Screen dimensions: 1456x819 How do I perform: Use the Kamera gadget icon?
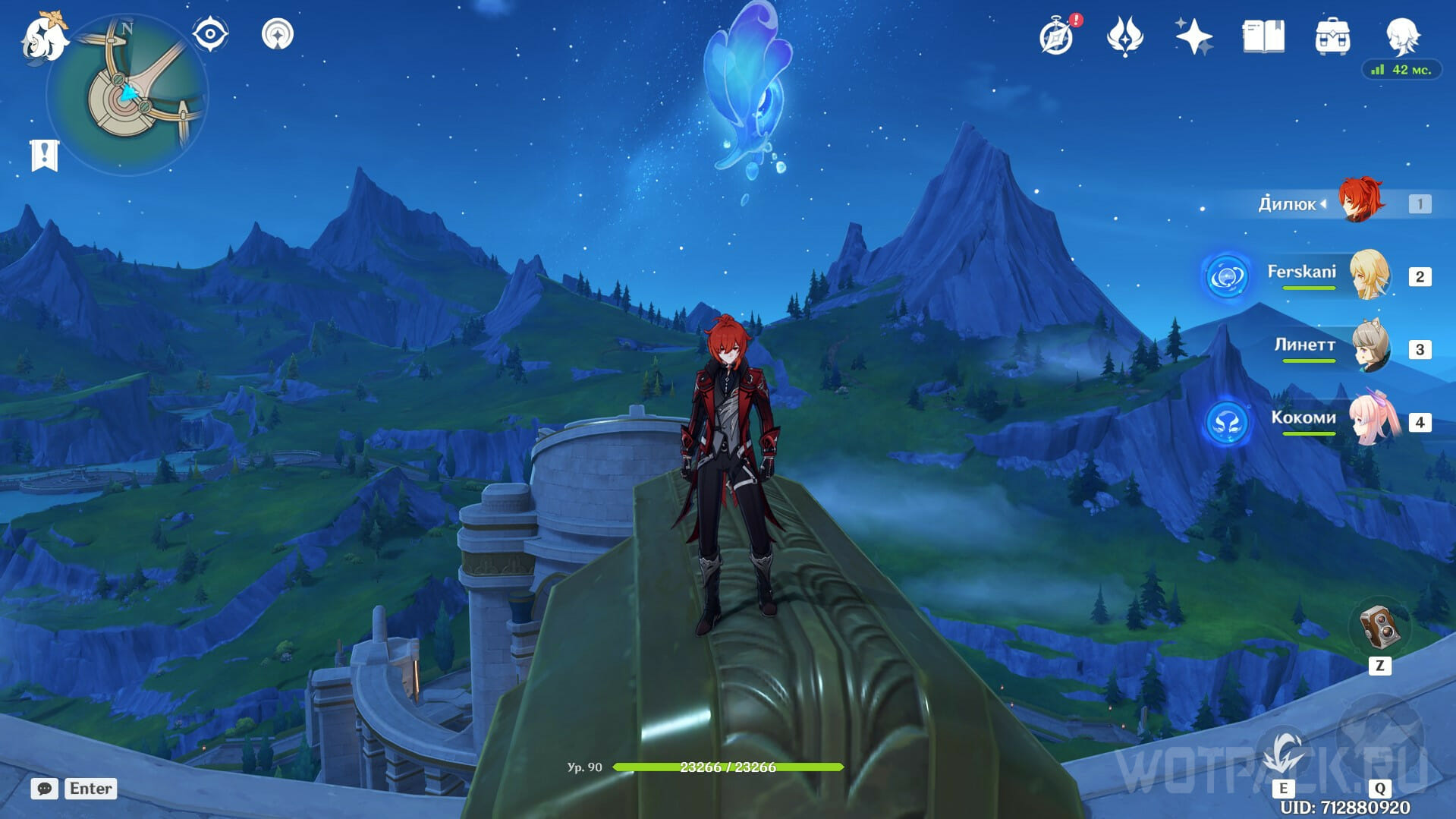pyautogui.click(x=1379, y=627)
